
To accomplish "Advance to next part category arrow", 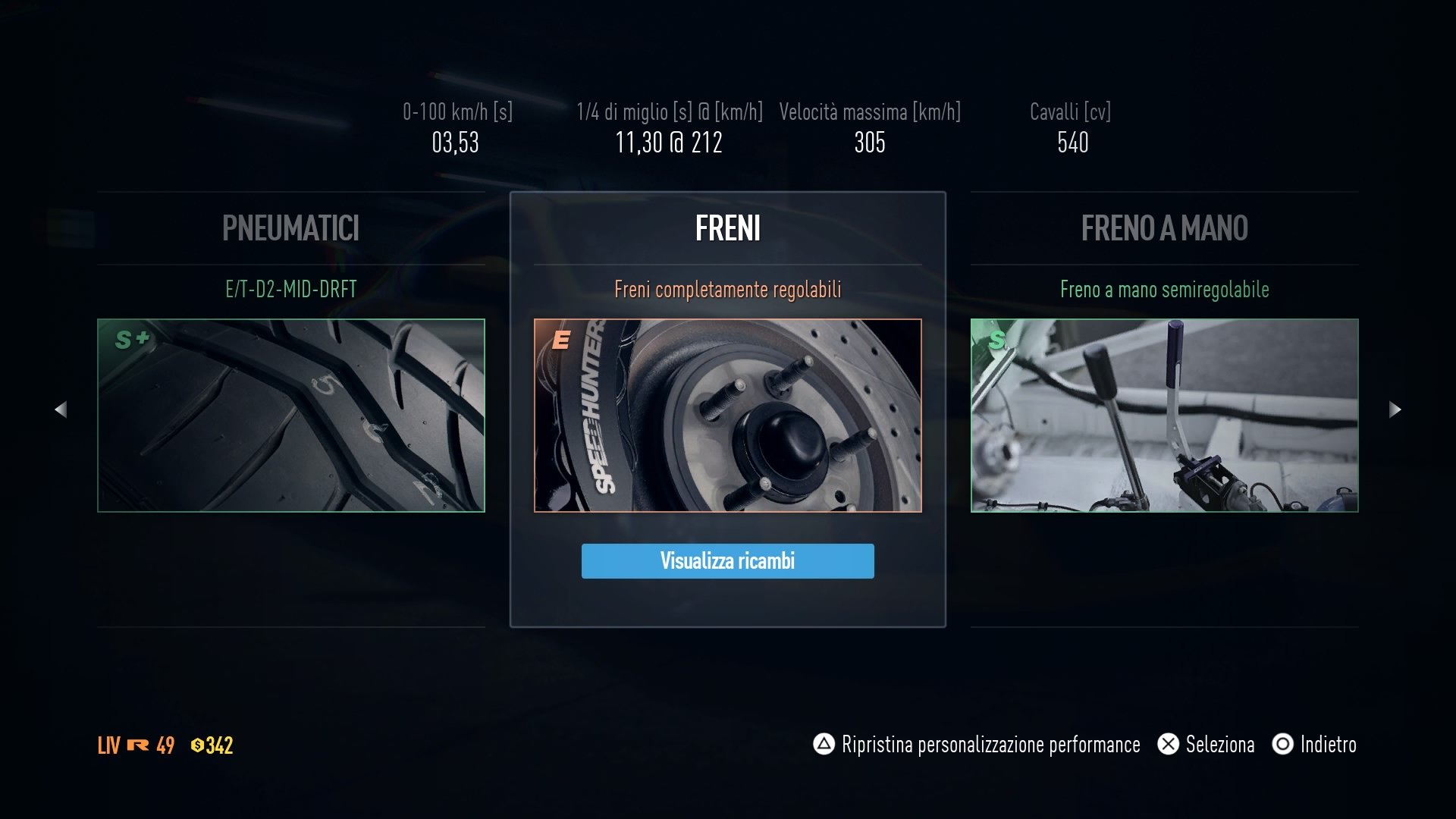I will pos(1395,409).
